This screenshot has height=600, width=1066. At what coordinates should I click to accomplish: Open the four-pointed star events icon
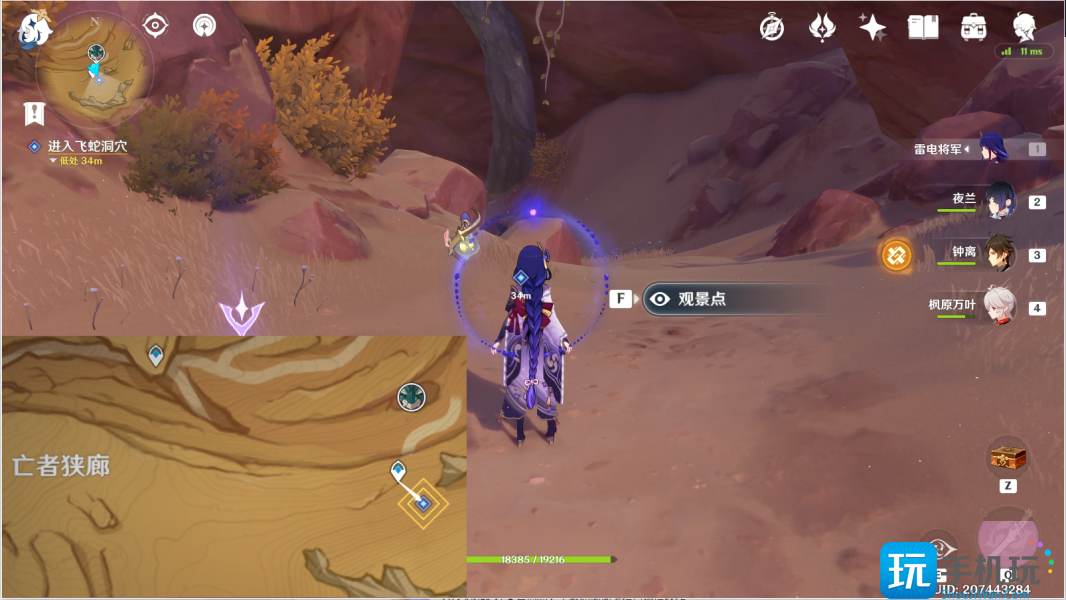872,27
